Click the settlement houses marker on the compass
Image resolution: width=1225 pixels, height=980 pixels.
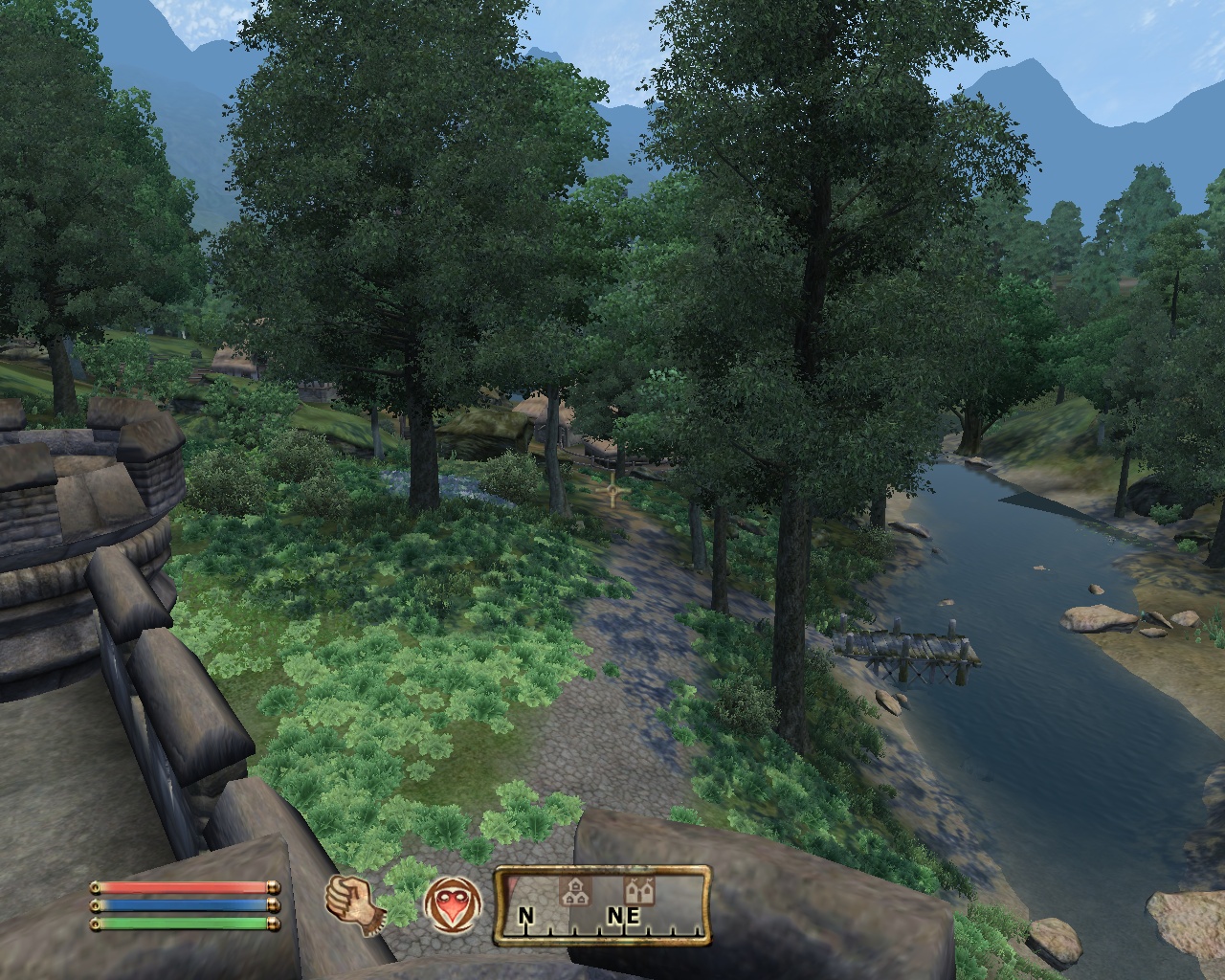click(x=573, y=892)
